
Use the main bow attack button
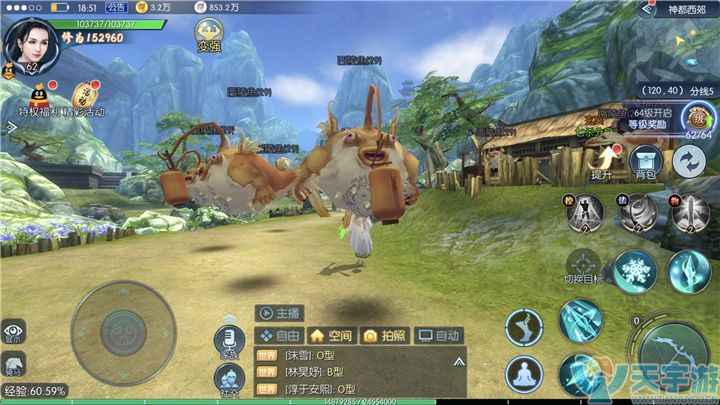click(x=676, y=356)
